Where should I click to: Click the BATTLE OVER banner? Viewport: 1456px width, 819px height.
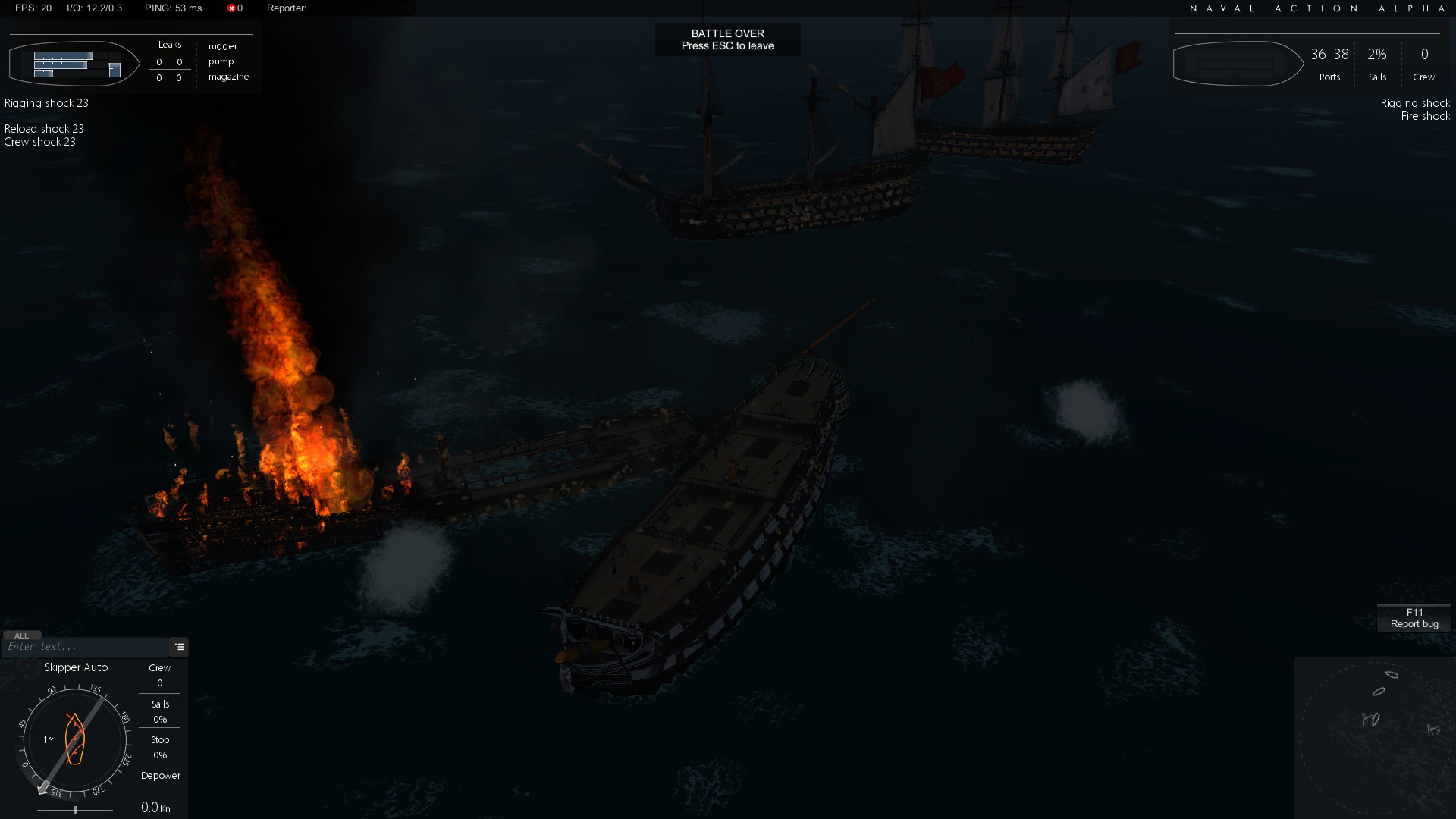coord(727,39)
